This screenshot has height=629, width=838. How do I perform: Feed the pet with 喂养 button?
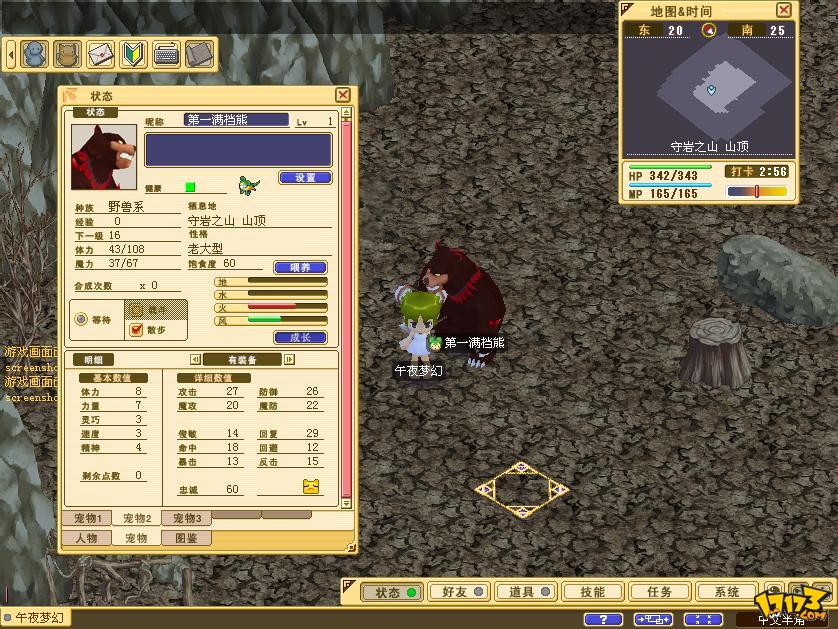[x=300, y=267]
